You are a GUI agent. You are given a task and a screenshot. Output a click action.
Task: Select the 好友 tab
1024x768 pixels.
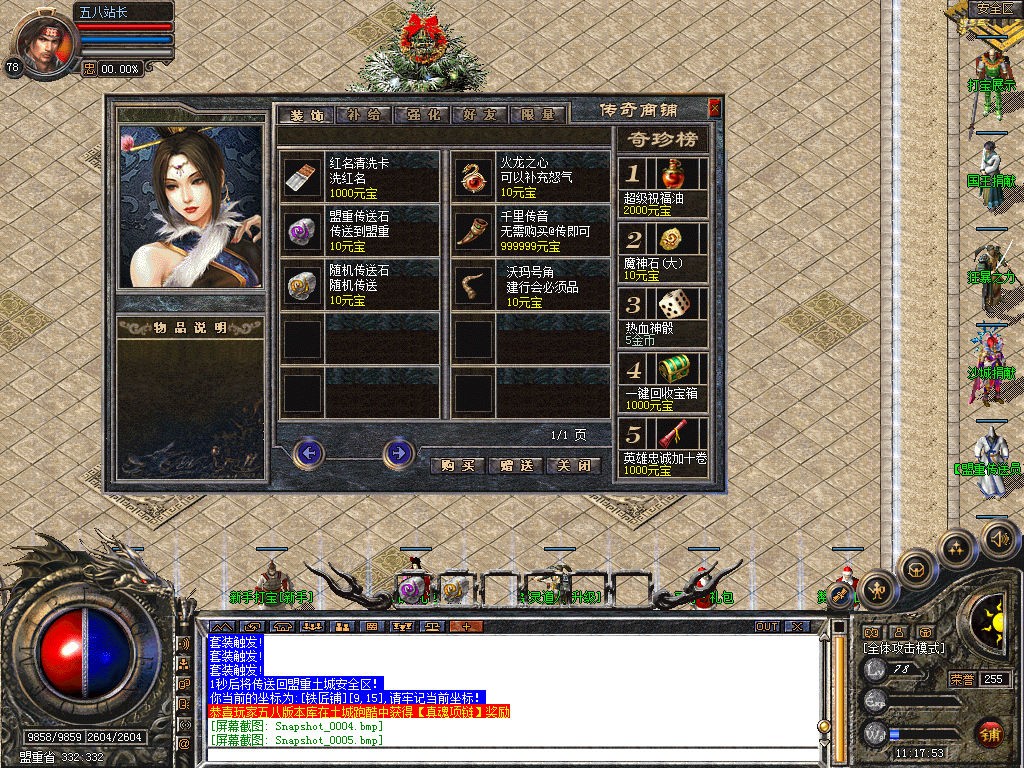point(481,115)
